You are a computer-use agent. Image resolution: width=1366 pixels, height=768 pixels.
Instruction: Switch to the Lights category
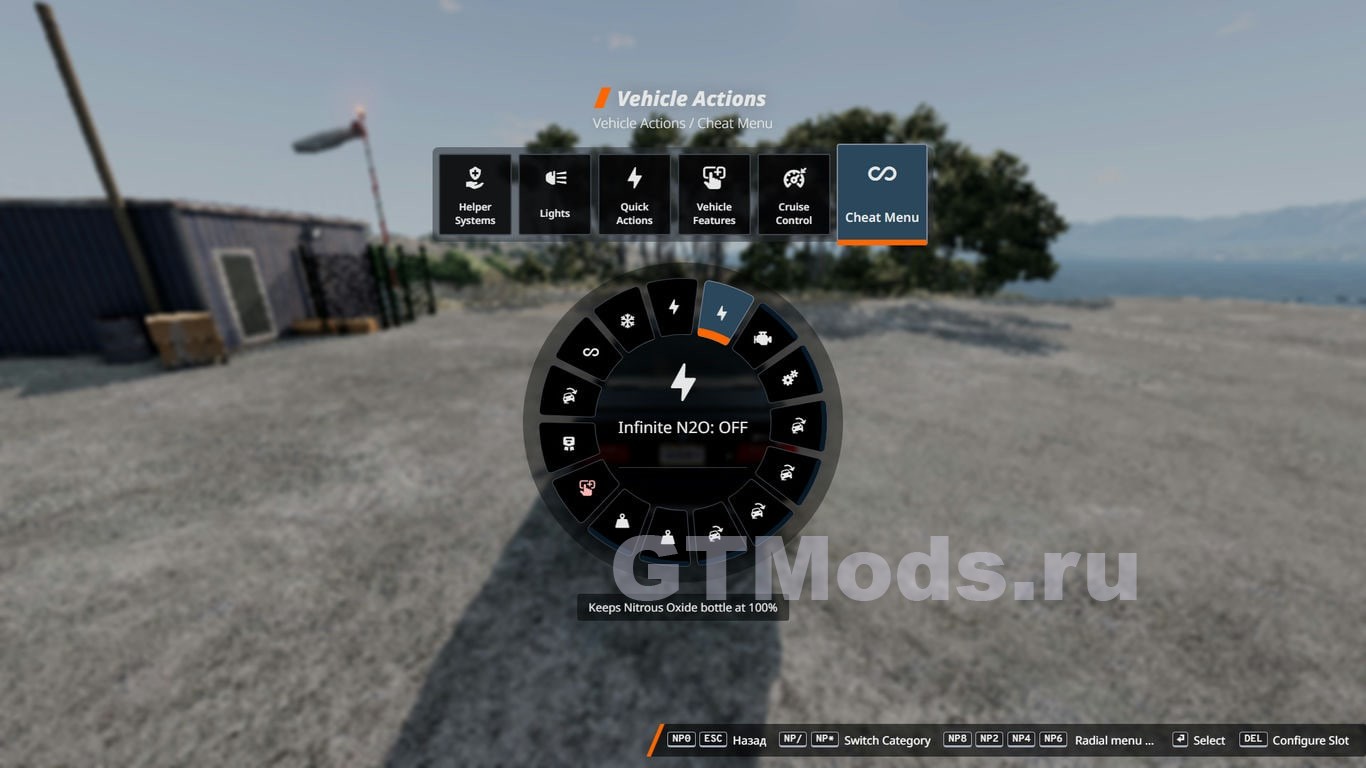[x=555, y=194]
